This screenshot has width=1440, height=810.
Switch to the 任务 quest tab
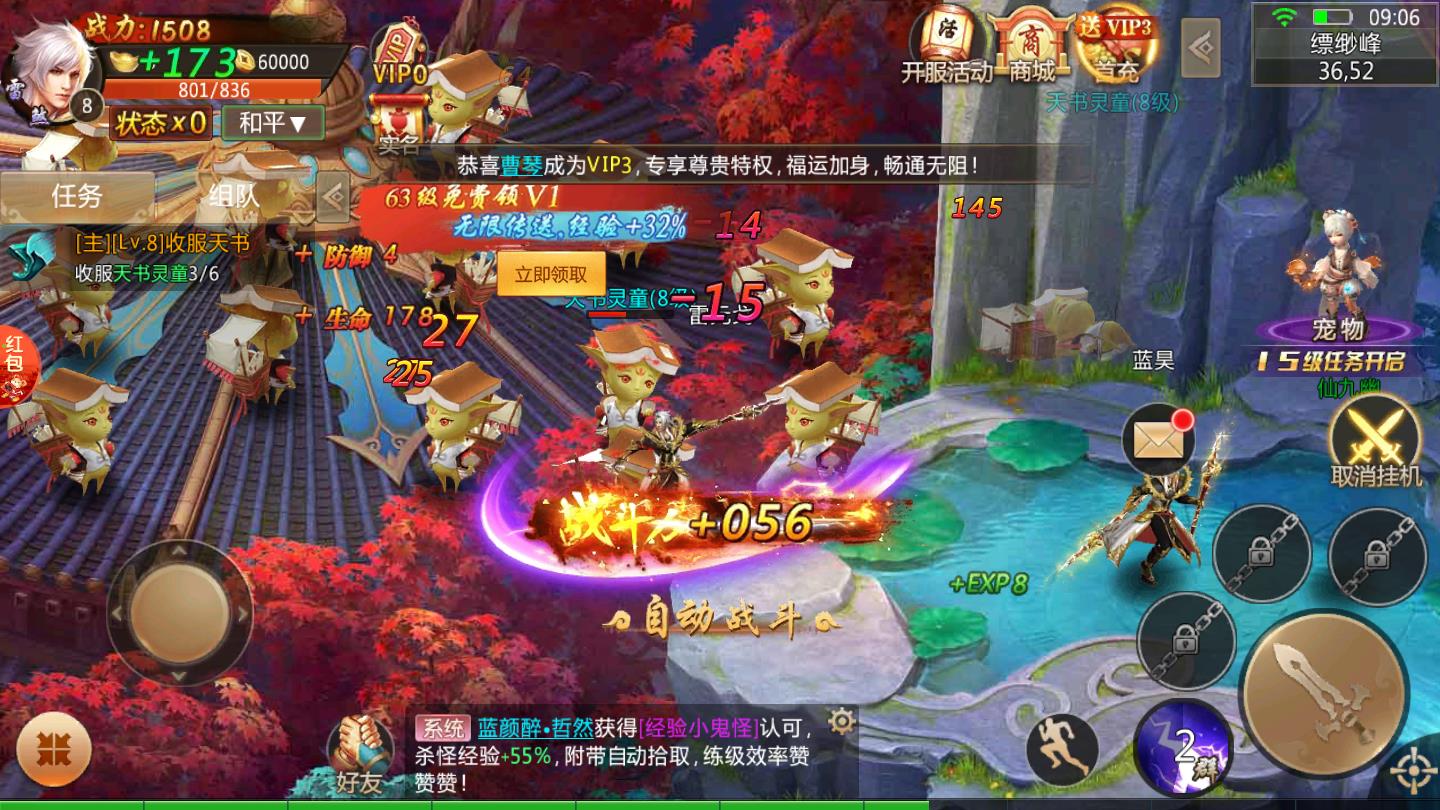[78, 195]
